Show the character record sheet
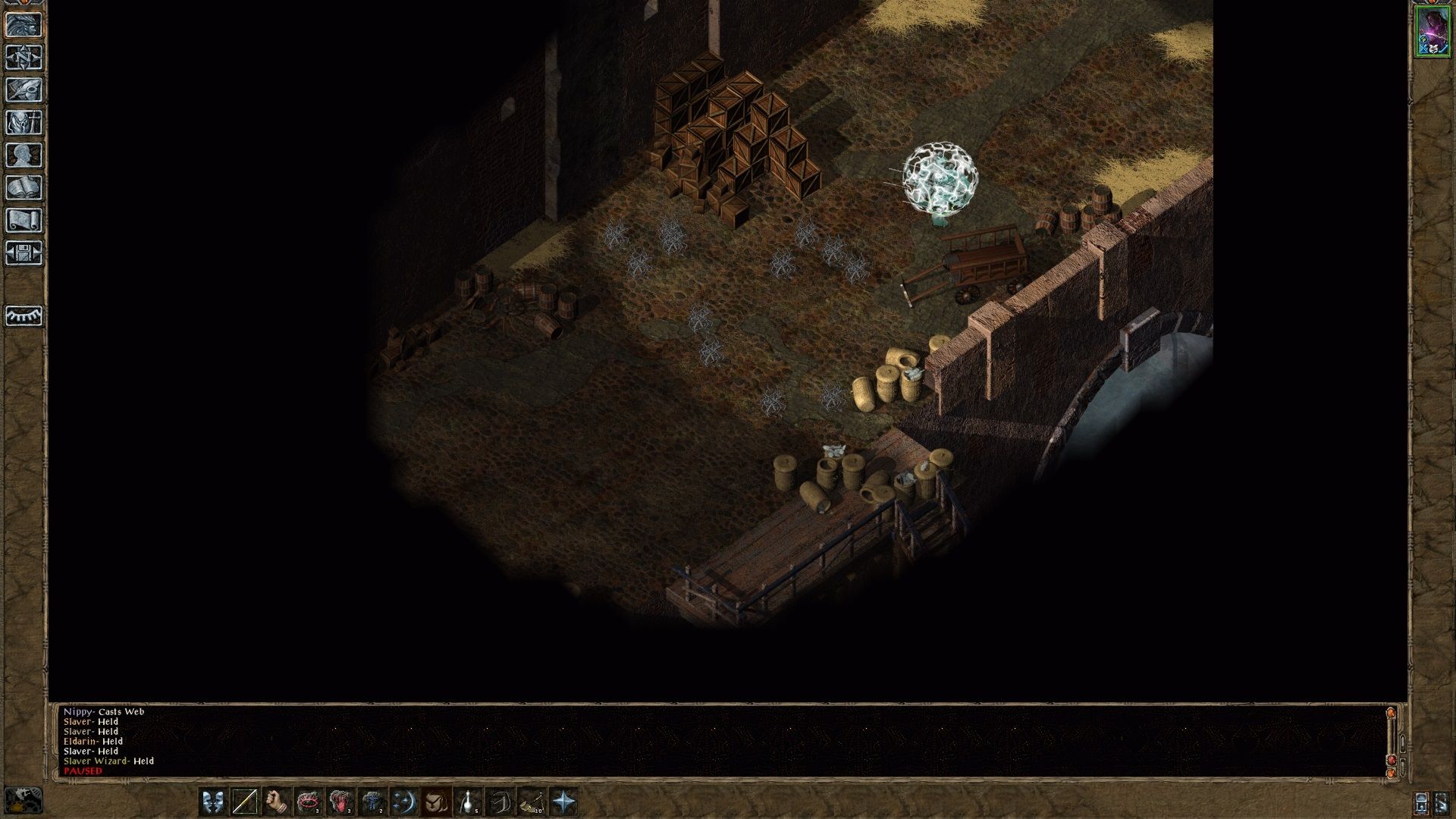Screen dimensions: 1456x819 24,155
